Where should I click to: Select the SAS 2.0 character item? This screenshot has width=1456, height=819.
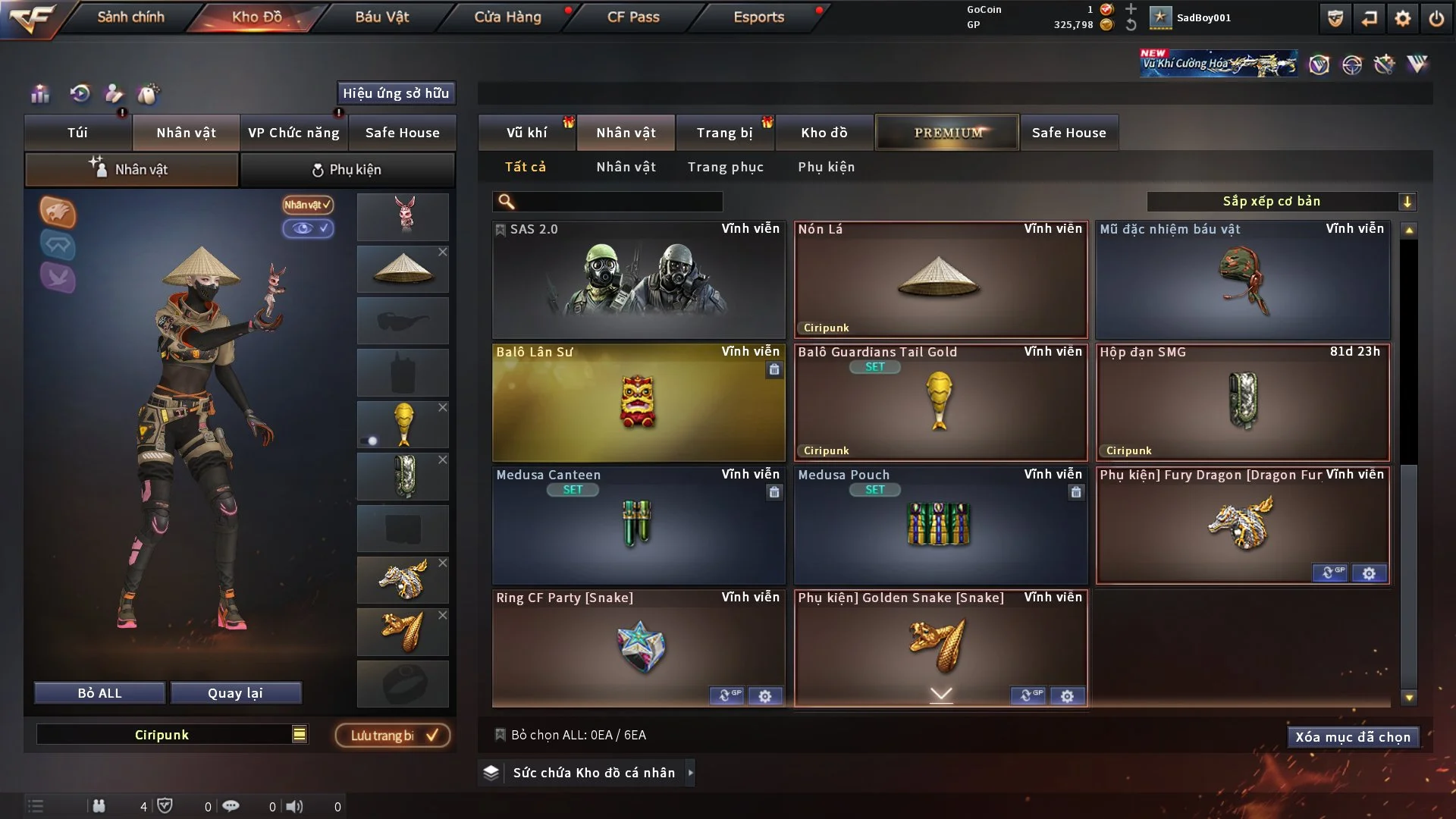click(x=638, y=281)
